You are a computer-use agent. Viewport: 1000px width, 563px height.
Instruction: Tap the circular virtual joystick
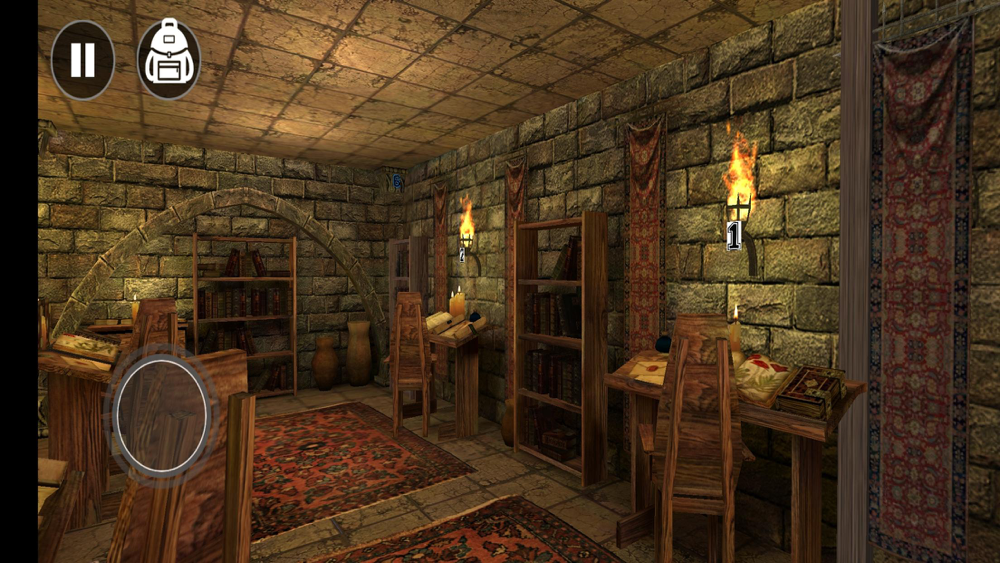click(161, 414)
